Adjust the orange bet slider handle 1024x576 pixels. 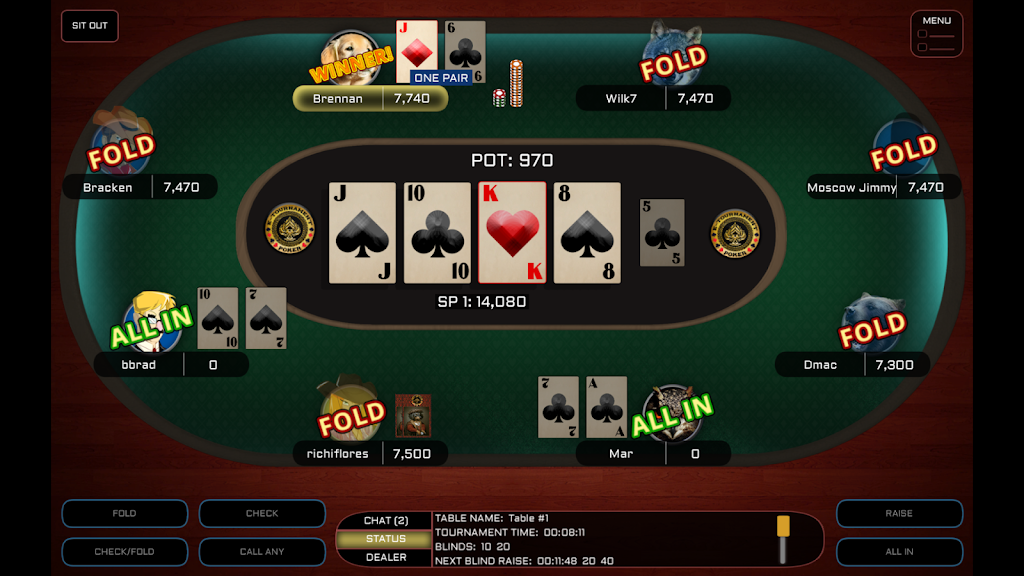pyautogui.click(x=783, y=527)
